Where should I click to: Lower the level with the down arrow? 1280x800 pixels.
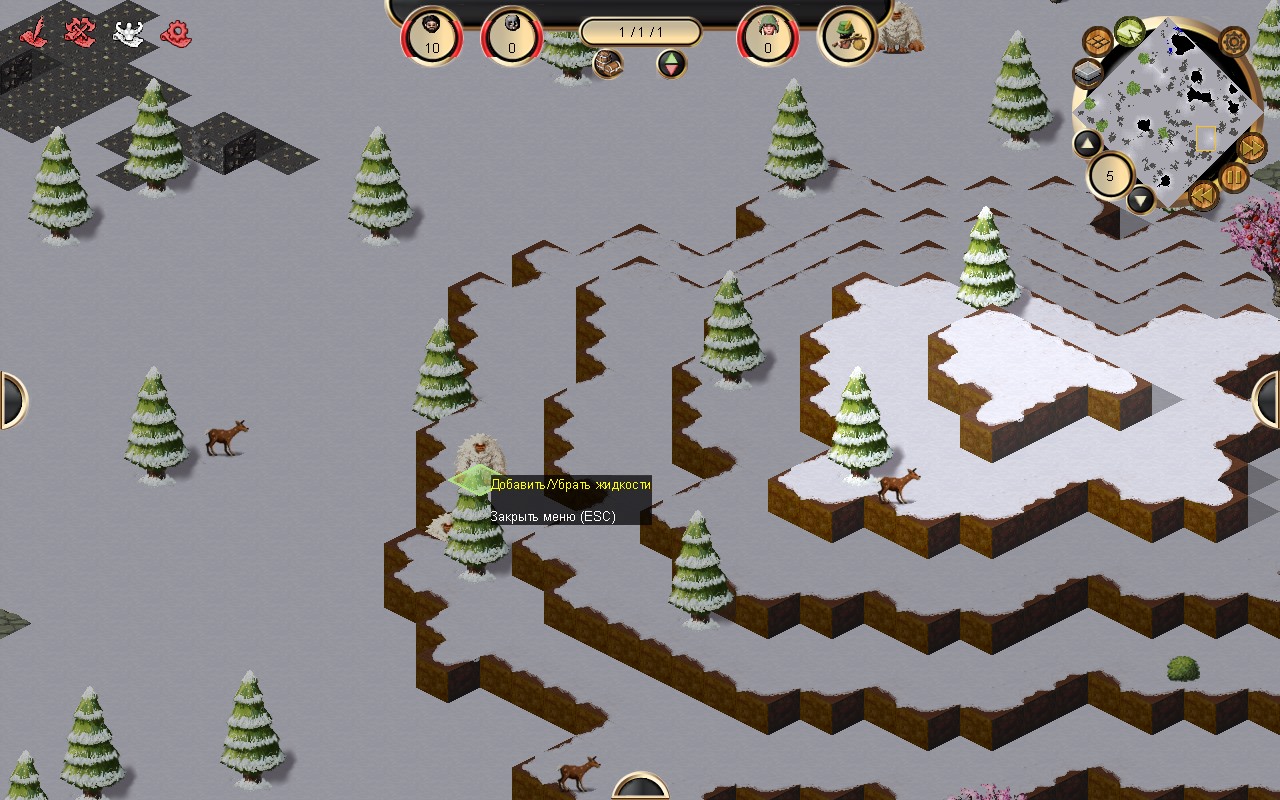click(1141, 199)
